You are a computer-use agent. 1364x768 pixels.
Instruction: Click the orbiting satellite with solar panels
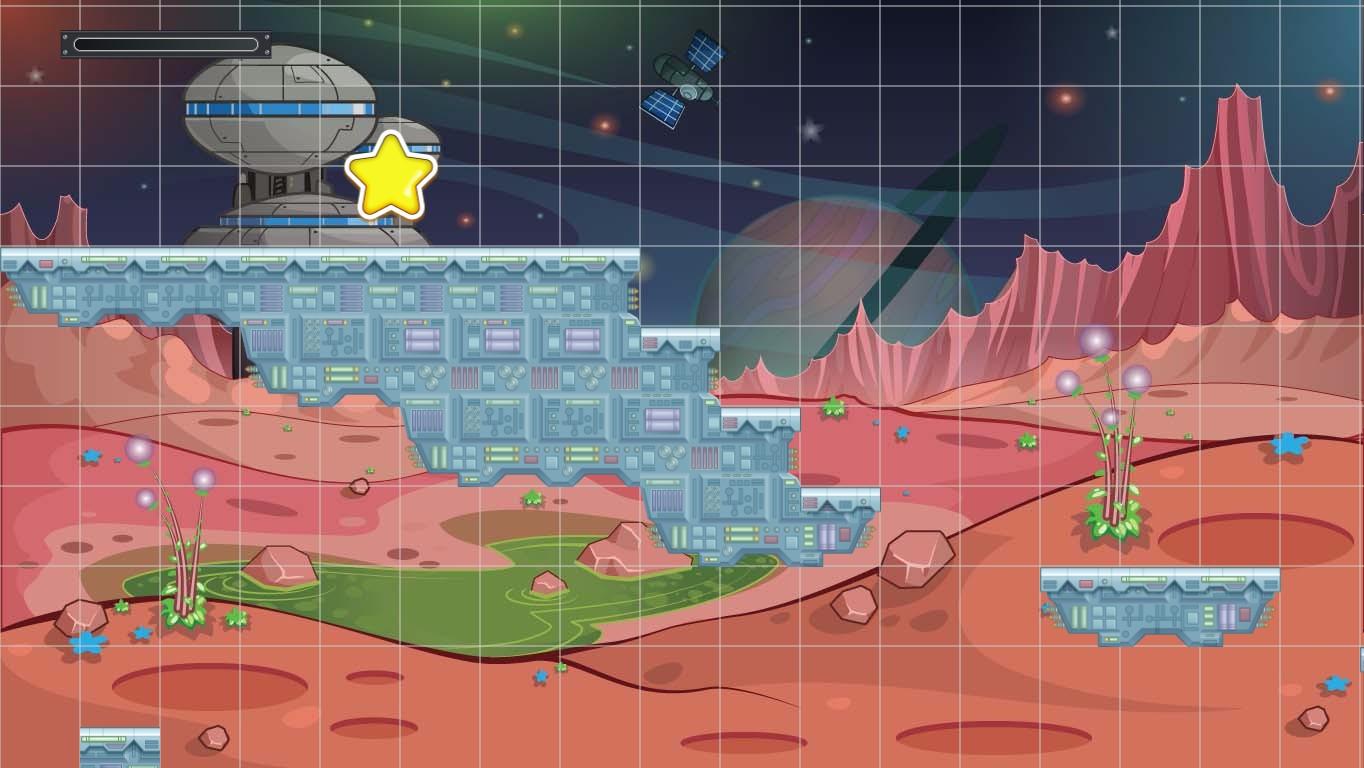[x=683, y=80]
